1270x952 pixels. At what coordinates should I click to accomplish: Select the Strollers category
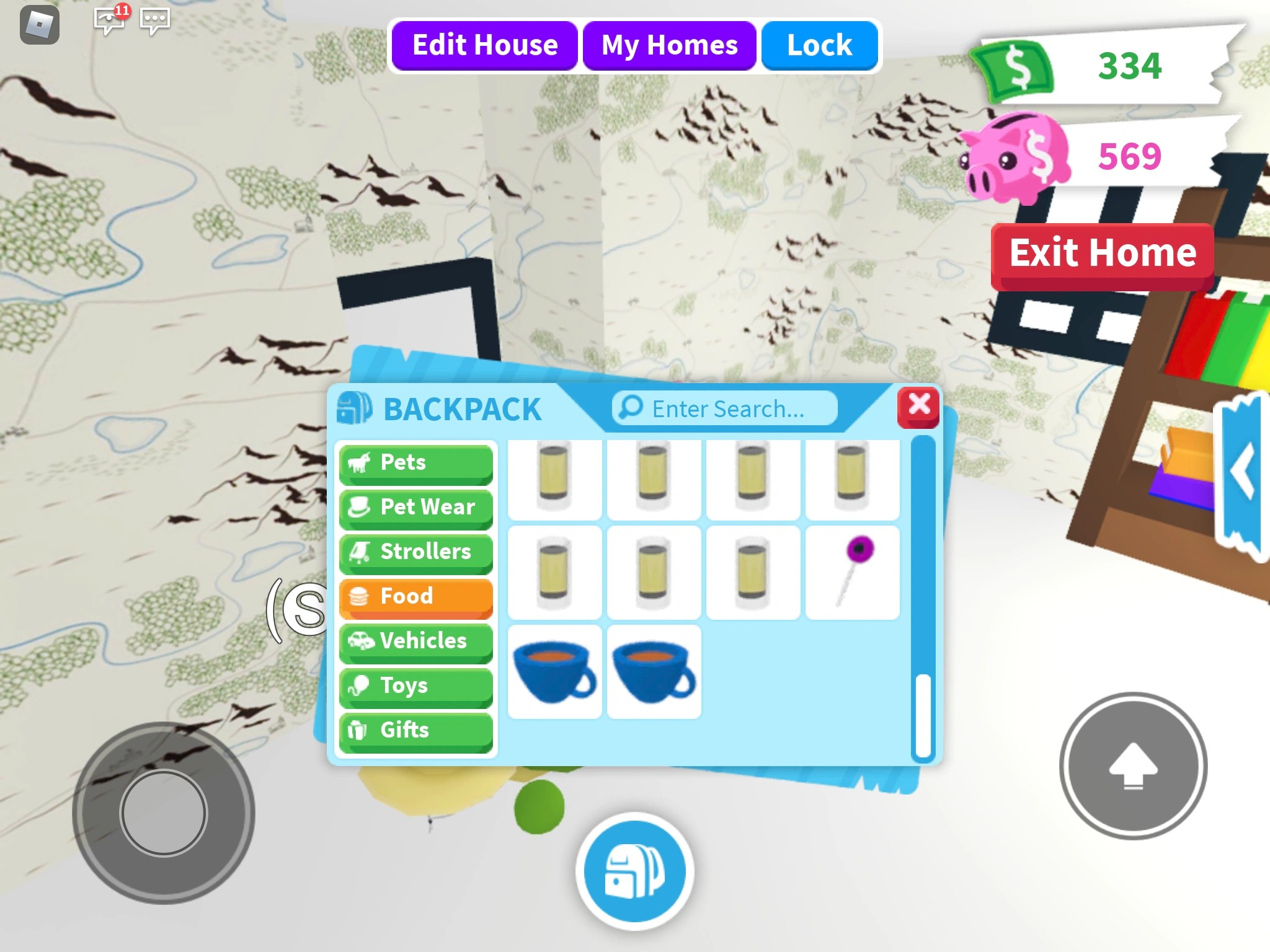[416, 552]
